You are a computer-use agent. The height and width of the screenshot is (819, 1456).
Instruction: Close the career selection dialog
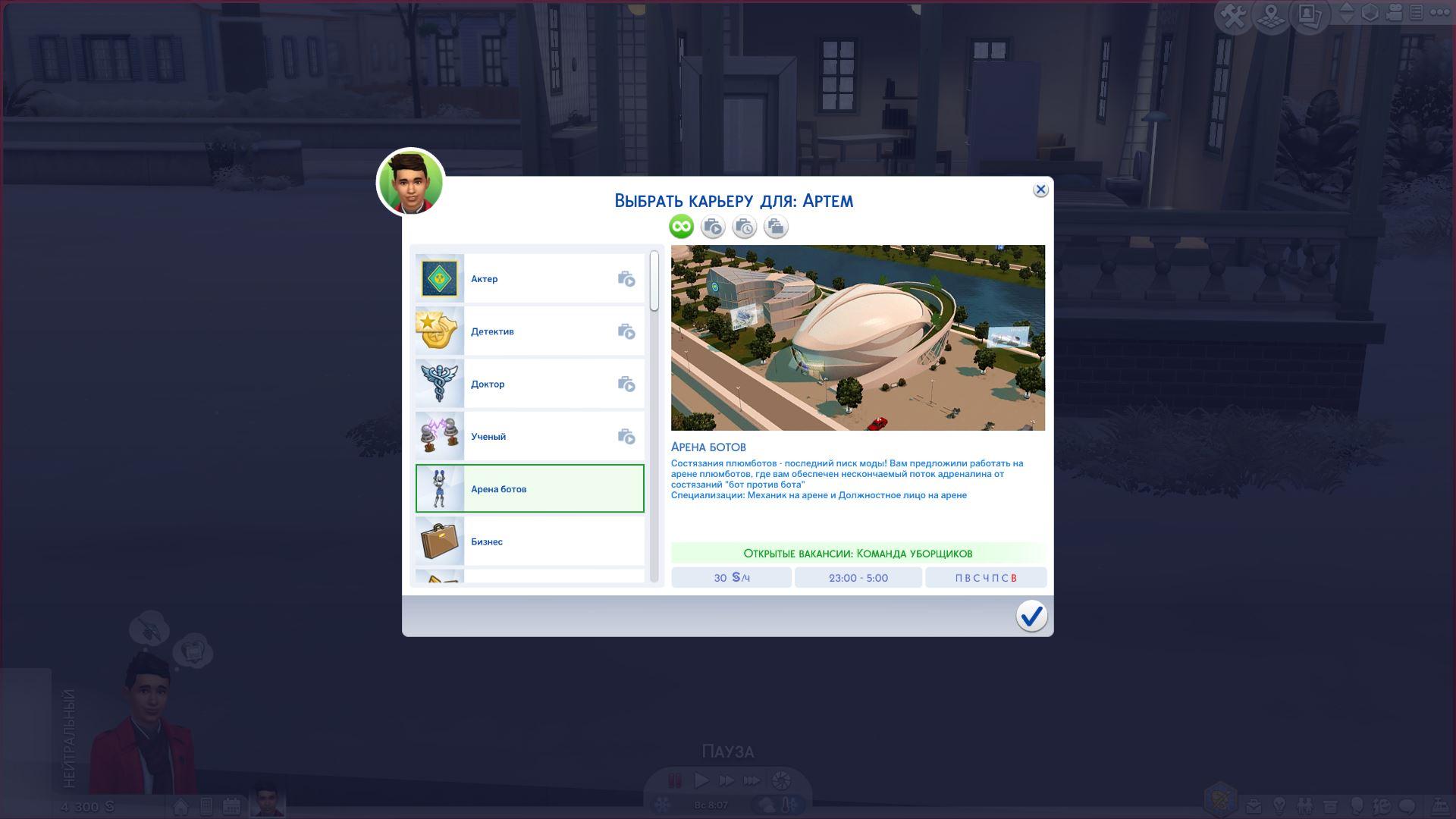(1040, 190)
